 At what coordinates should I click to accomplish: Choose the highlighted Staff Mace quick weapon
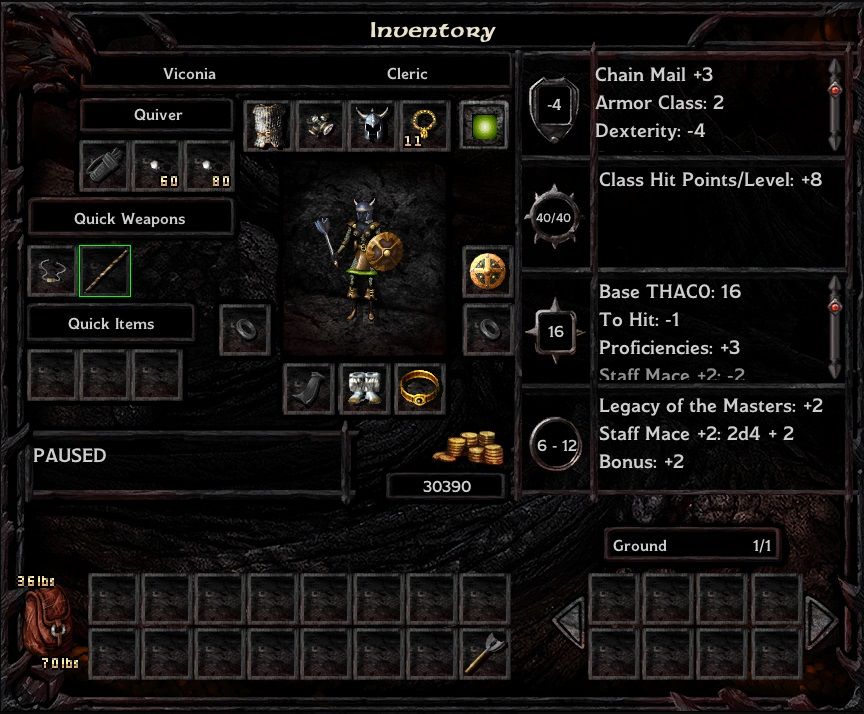tap(105, 271)
